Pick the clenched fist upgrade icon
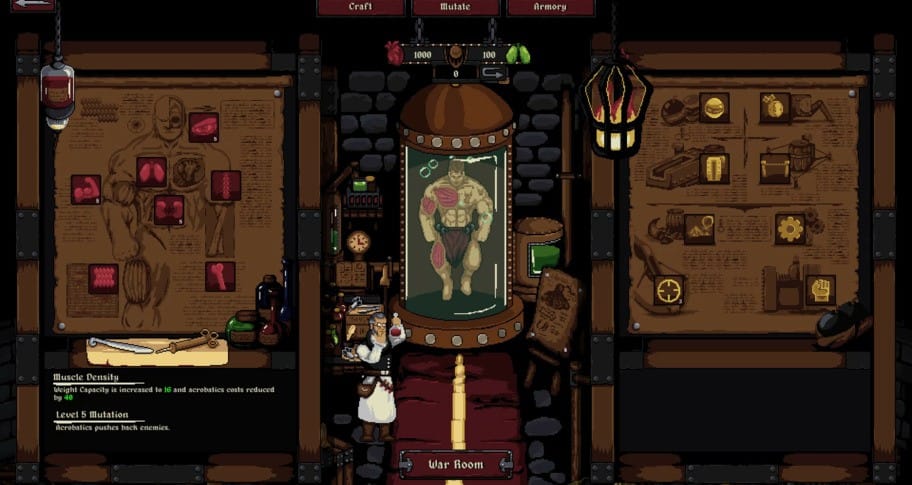Viewport: 912px width, 485px height. click(x=820, y=290)
